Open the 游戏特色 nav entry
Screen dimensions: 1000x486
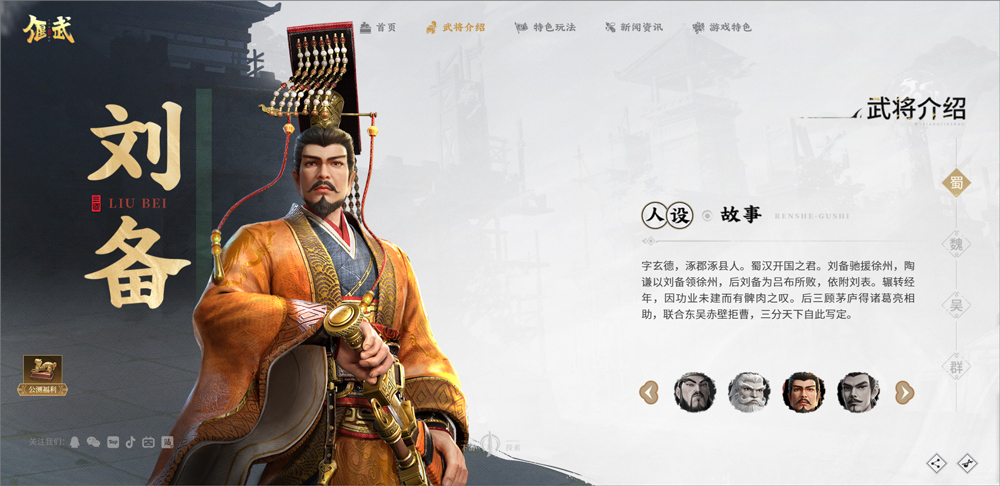pyautogui.click(x=722, y=27)
